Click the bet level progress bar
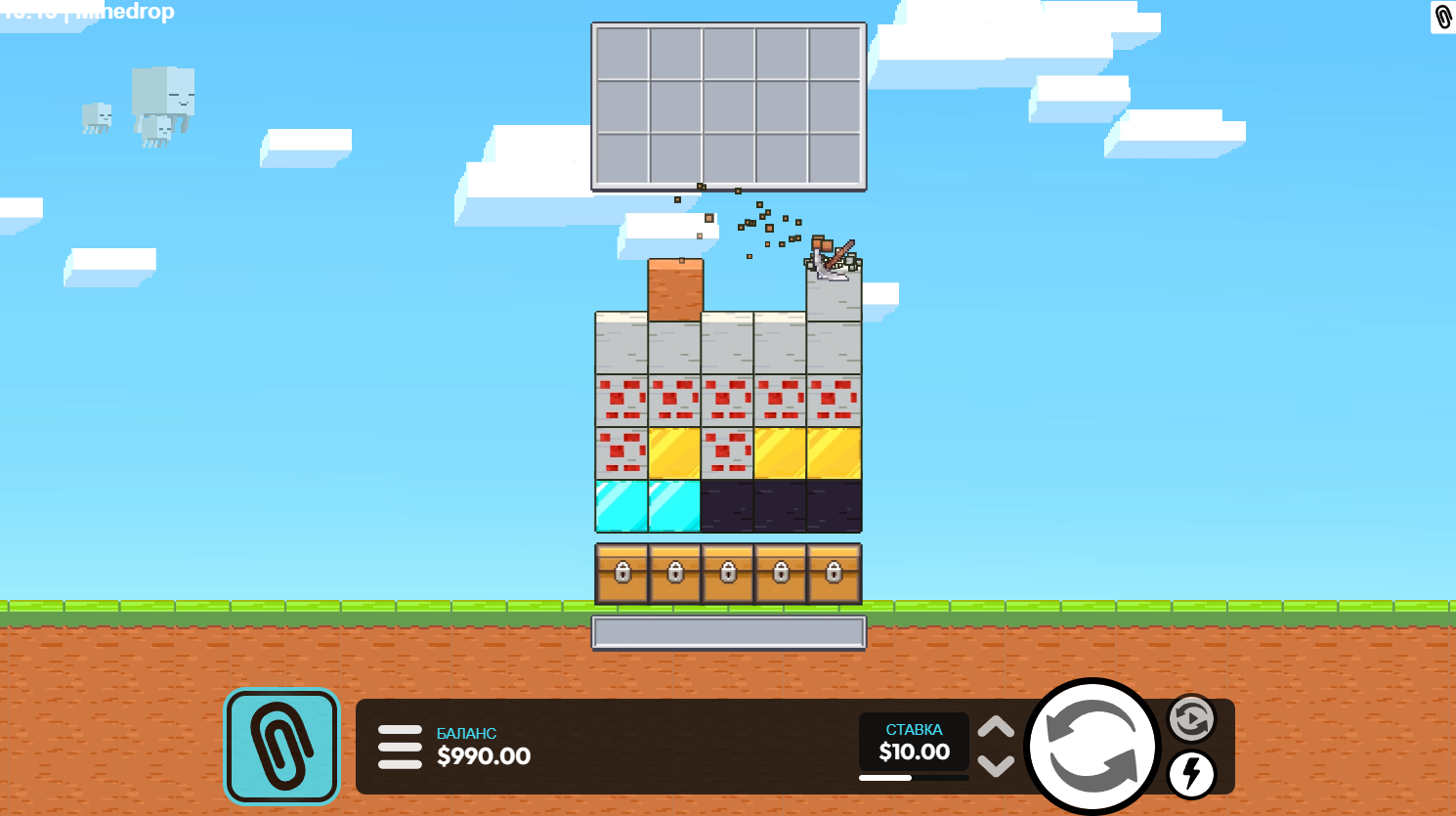Screen dimensions: 1456x816 click(x=913, y=778)
